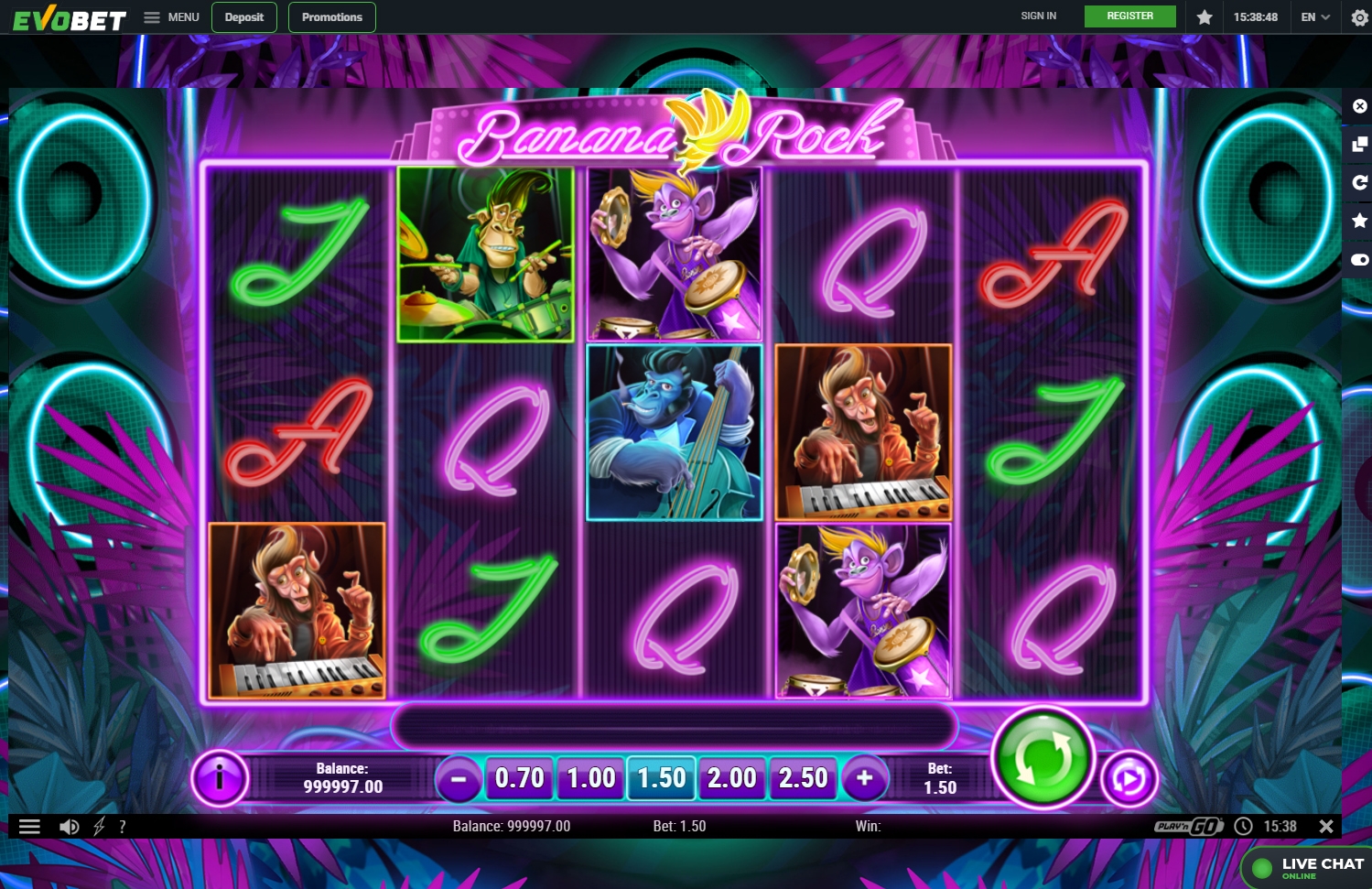Favorite the game with the star icon
The height and width of the screenshot is (889, 1372).
(1359, 220)
